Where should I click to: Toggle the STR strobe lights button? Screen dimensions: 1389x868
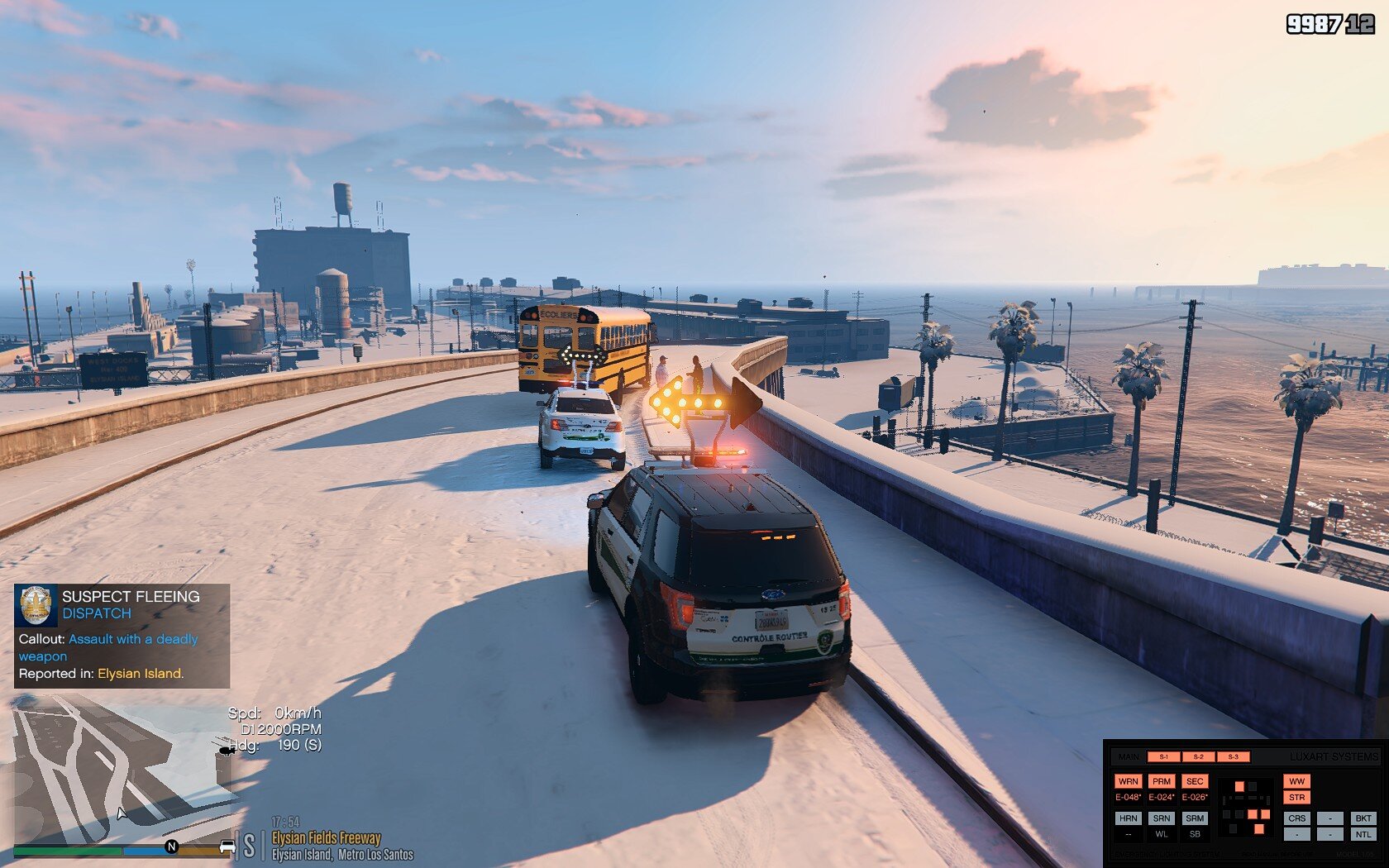point(1296,798)
